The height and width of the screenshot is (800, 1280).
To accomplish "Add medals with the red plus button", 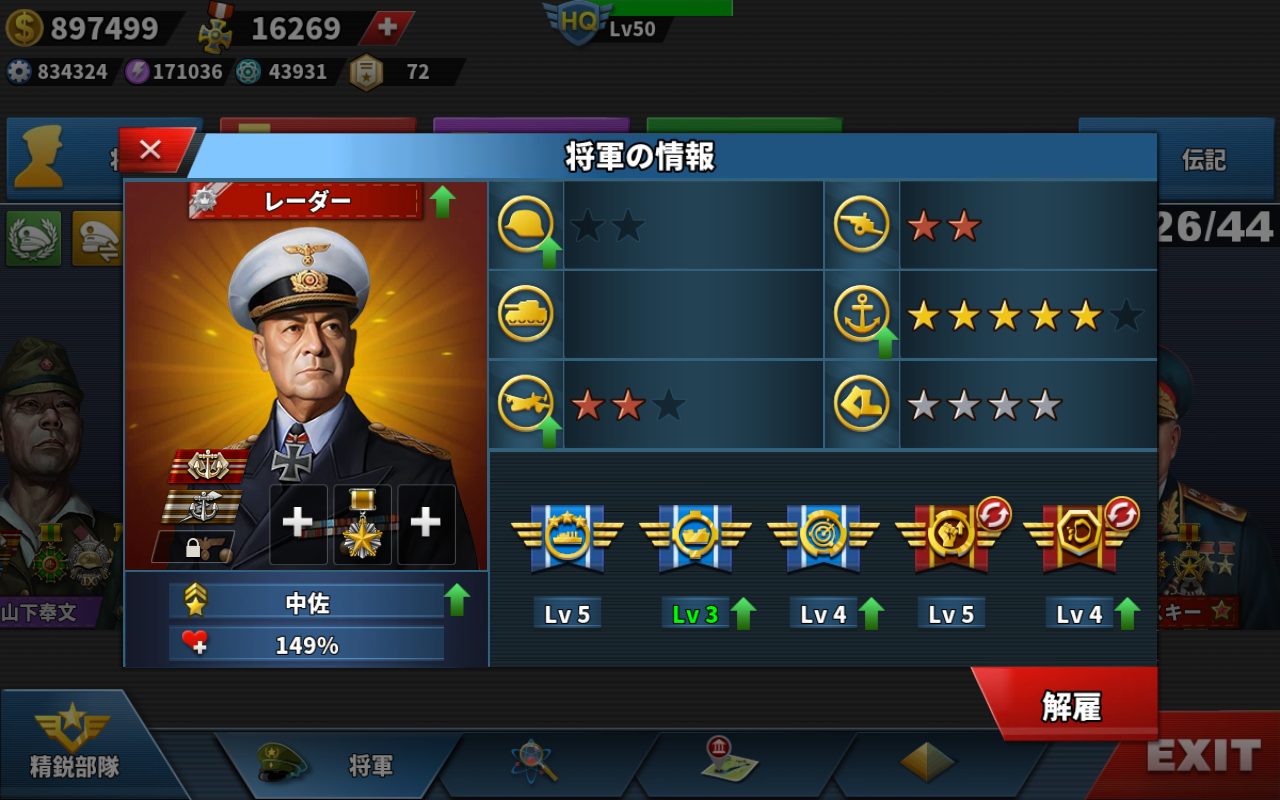I will [x=386, y=28].
